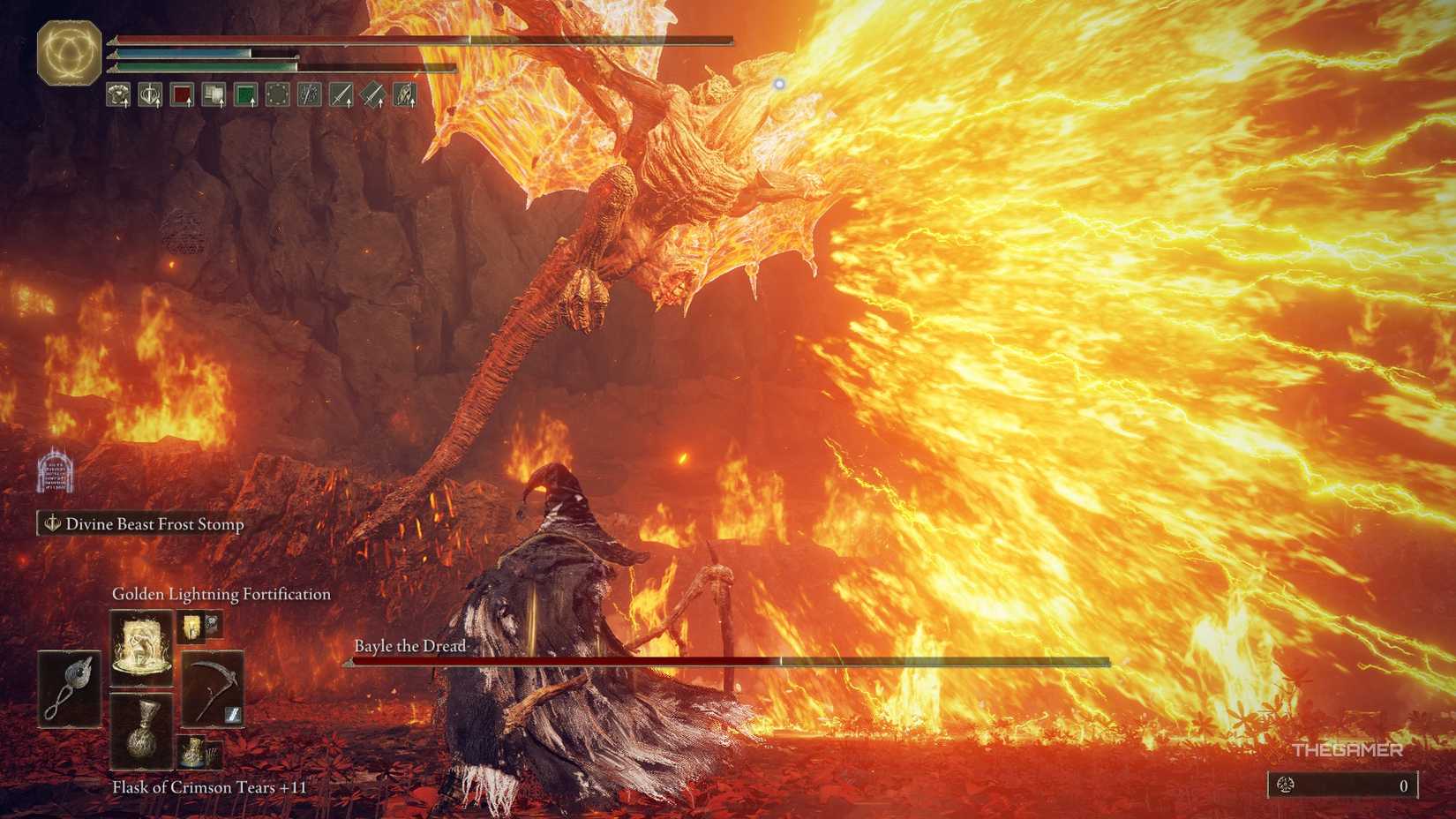The width and height of the screenshot is (1456, 819).
Task: Click the armor fortification status icon
Action: pyautogui.click(x=116, y=94)
